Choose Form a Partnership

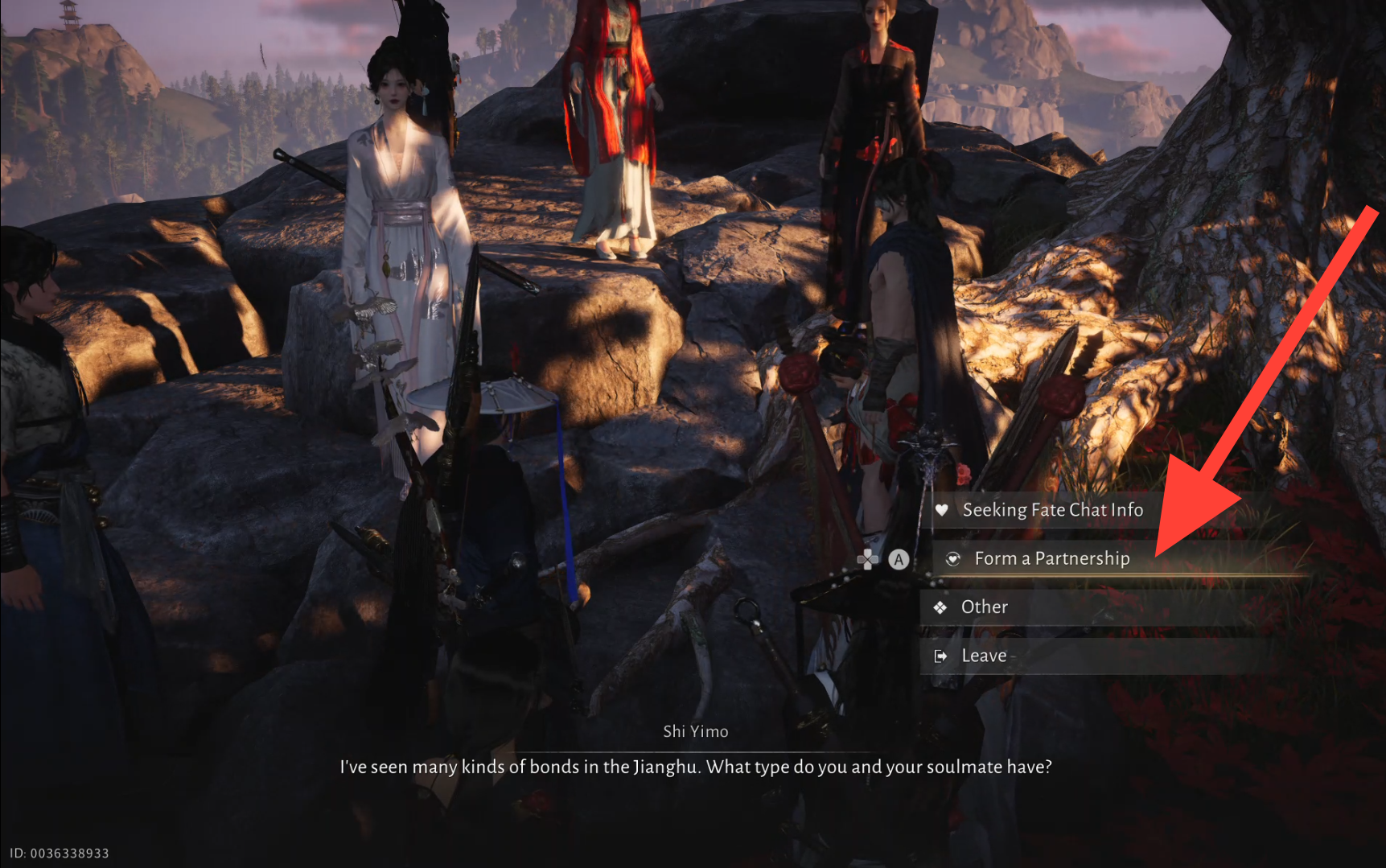click(1051, 558)
